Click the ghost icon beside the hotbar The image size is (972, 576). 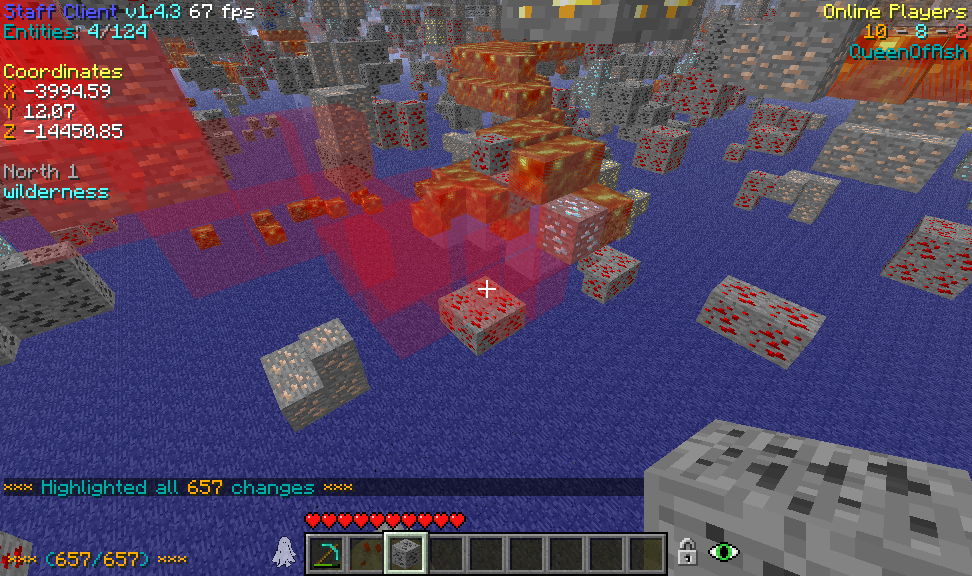point(285,552)
